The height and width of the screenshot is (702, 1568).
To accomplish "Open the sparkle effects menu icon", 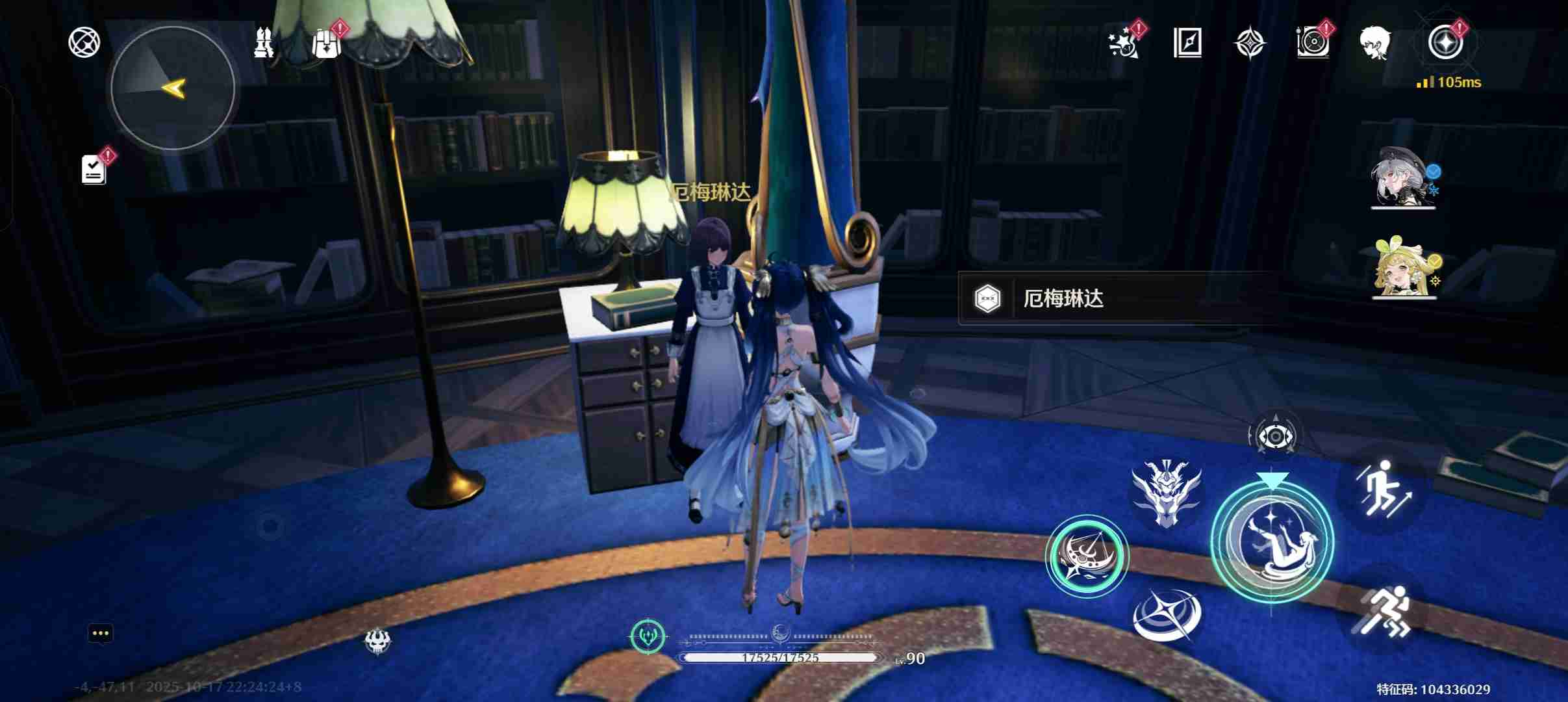I will 1125,44.
